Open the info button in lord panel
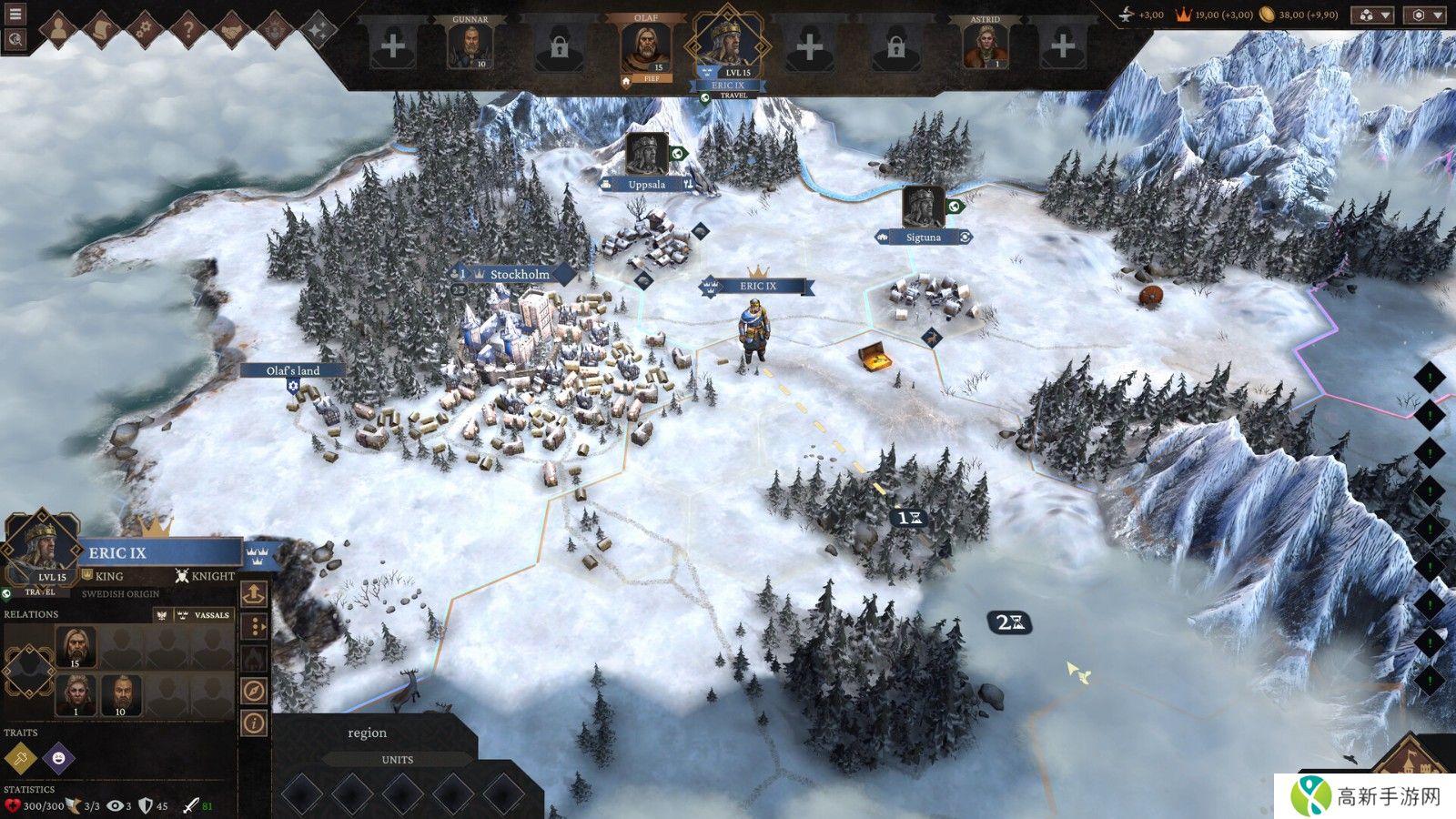Image resolution: width=1456 pixels, height=819 pixels. coord(254,723)
